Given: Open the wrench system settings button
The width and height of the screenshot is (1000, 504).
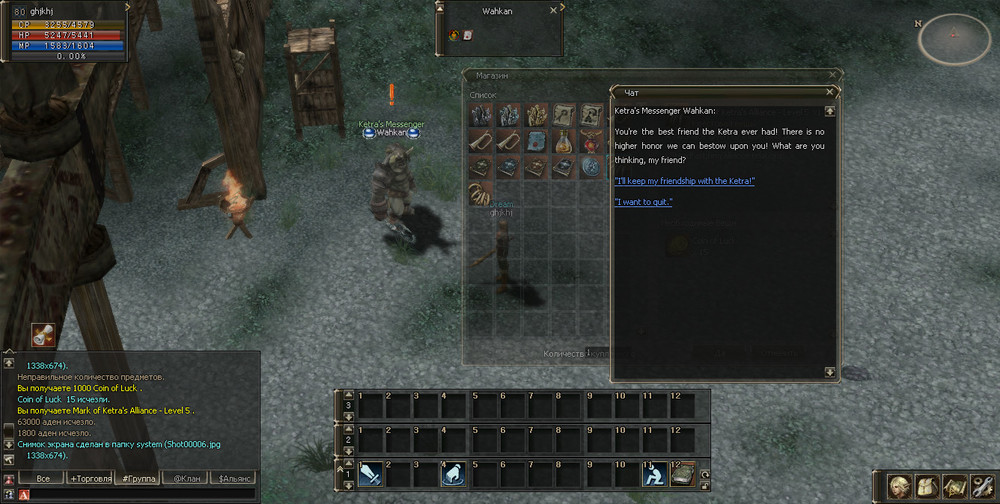Looking at the screenshot, I should point(981,485).
